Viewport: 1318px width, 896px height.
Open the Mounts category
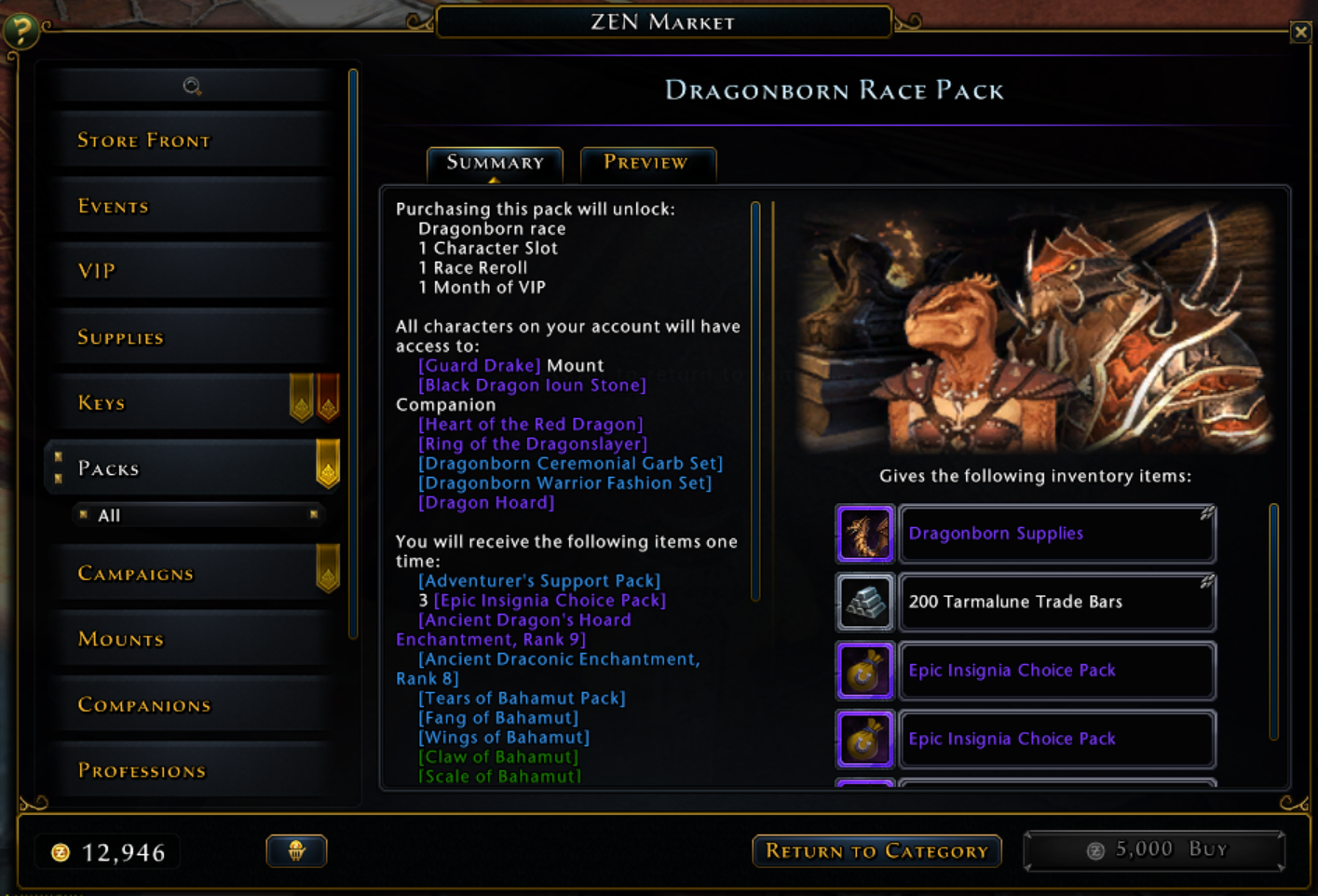pyautogui.click(x=120, y=639)
